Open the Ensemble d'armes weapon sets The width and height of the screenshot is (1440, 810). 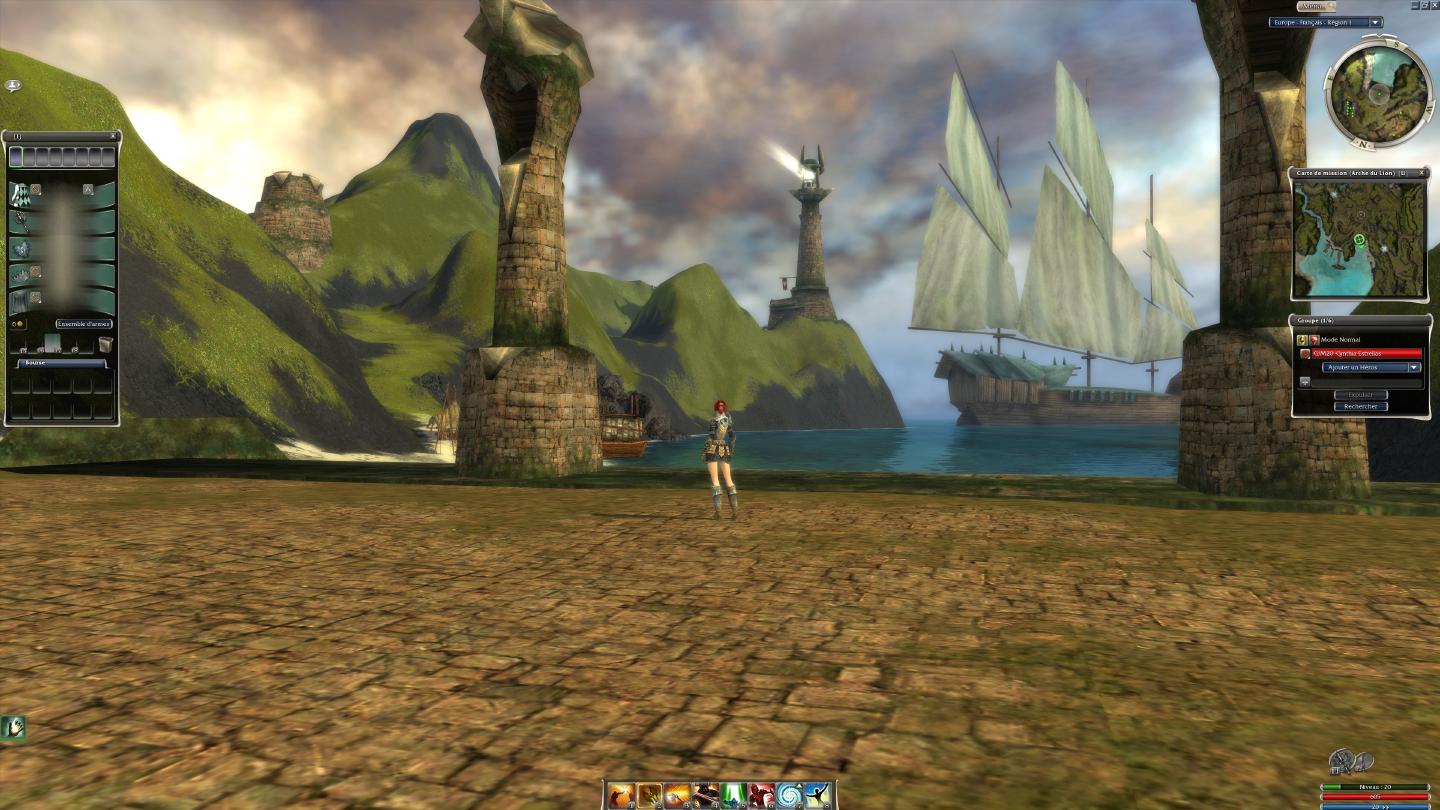click(84, 324)
